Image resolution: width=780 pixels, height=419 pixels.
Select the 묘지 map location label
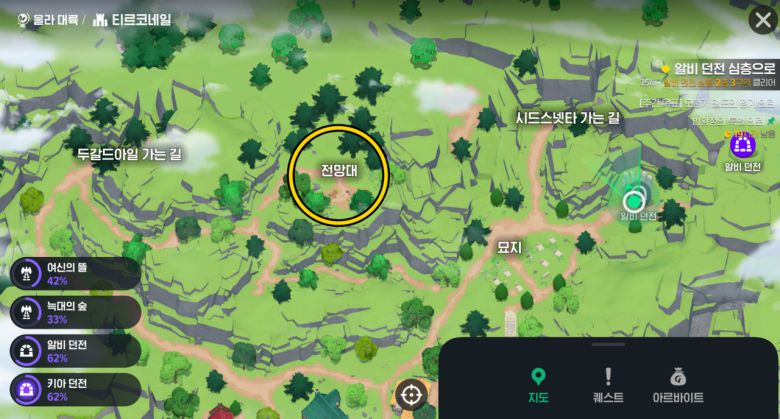(x=510, y=246)
